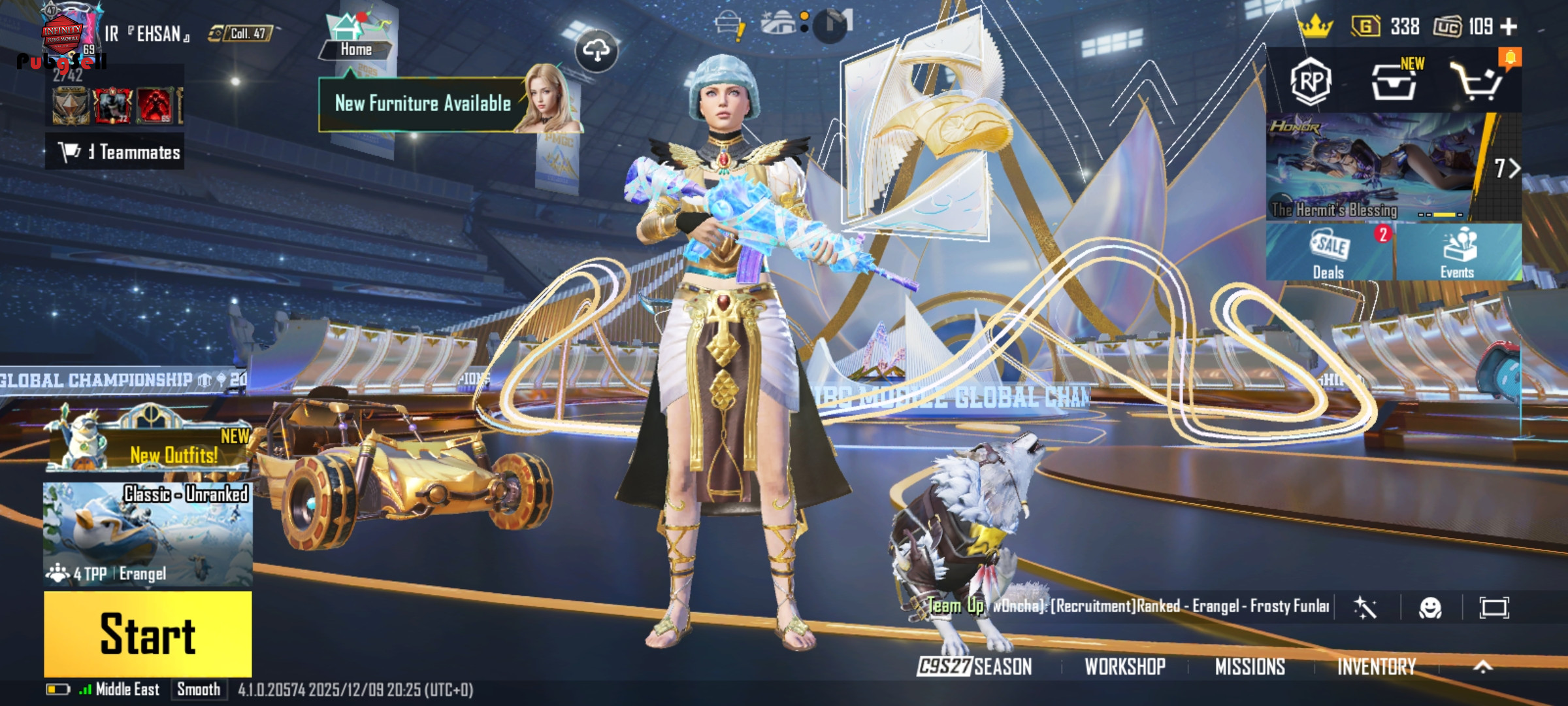Viewport: 1568px width, 706px height.
Task: Open the Missions menu
Action: click(1250, 667)
